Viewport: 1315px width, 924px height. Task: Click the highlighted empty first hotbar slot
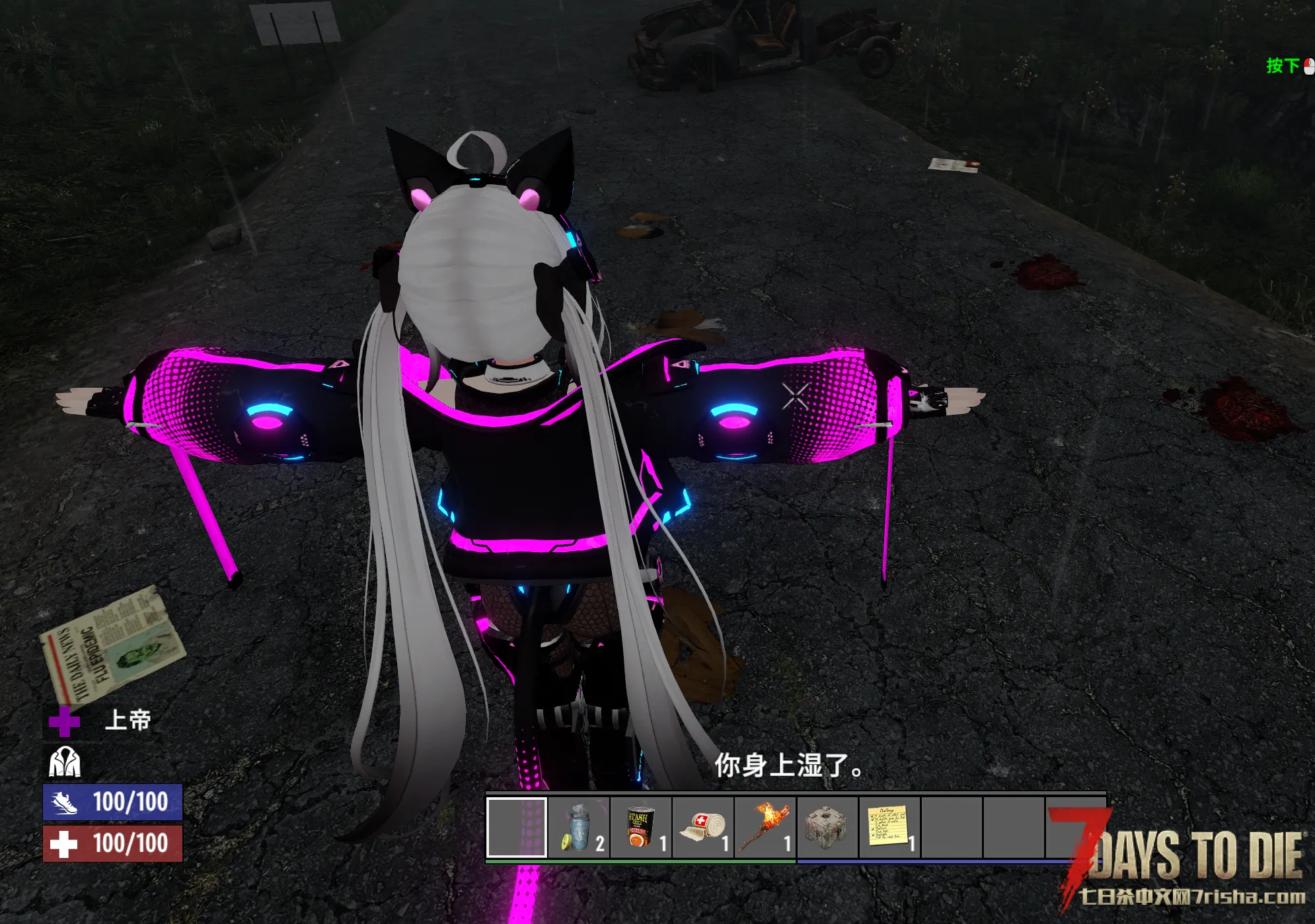(517, 828)
